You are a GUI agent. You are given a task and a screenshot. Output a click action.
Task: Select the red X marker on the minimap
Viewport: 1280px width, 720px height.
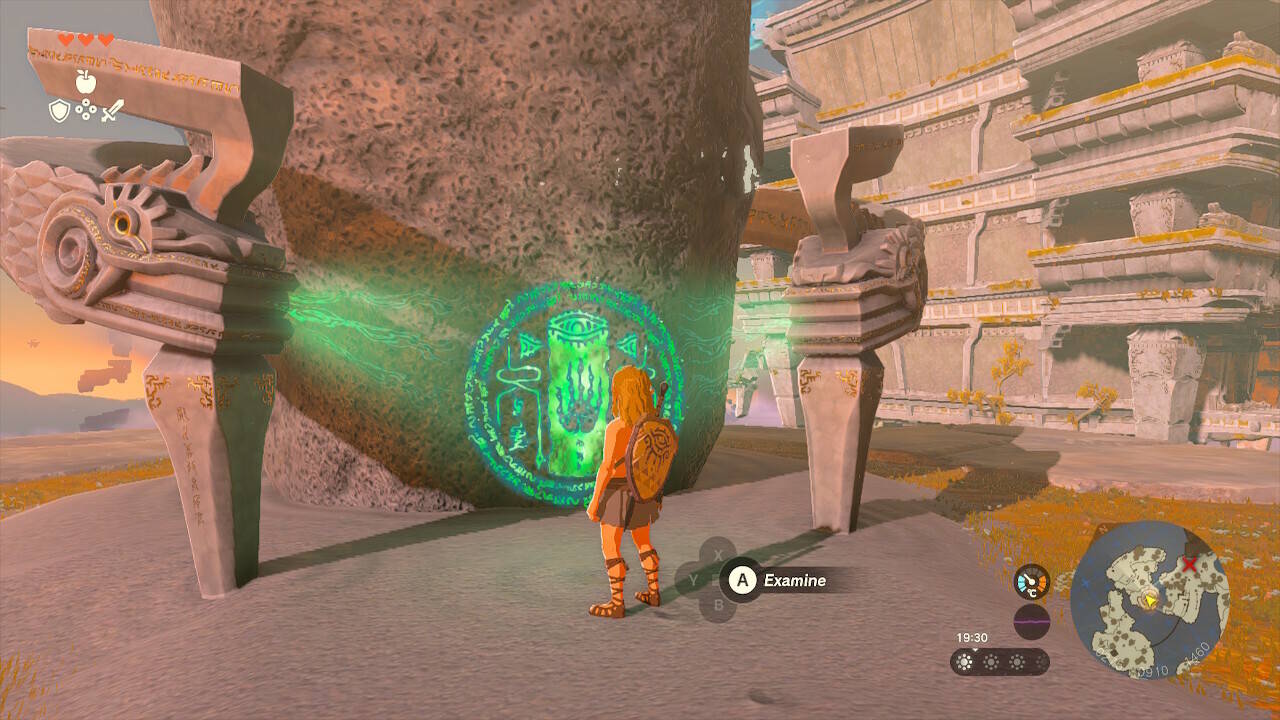[x=1190, y=565]
